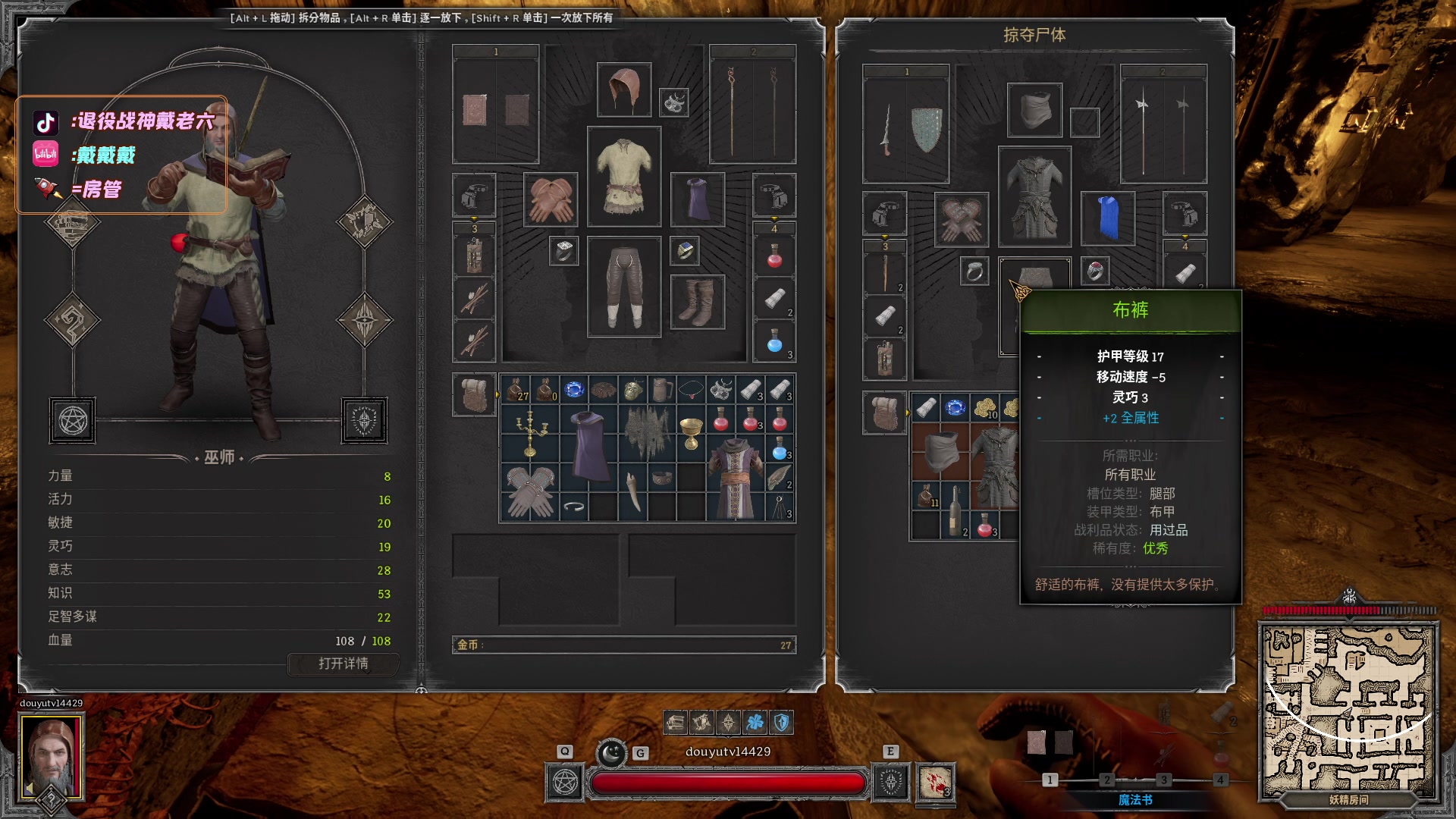Select the equipped hood in the head slot

coord(623,90)
